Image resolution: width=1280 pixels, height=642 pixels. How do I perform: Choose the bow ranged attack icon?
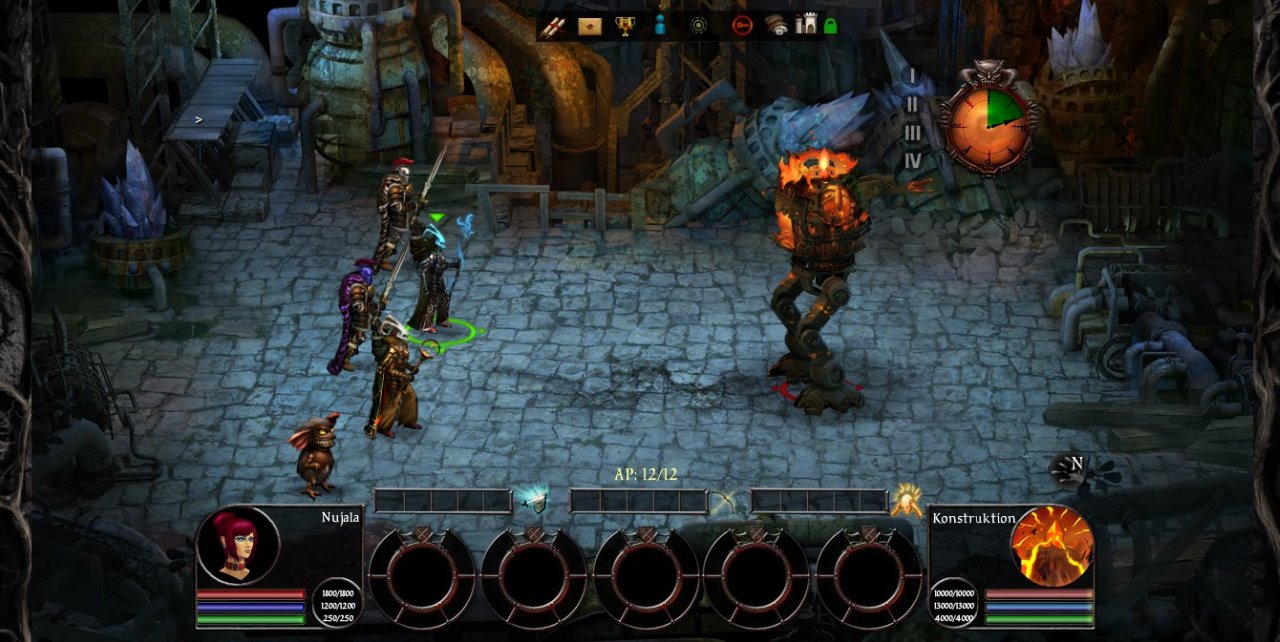point(724,501)
